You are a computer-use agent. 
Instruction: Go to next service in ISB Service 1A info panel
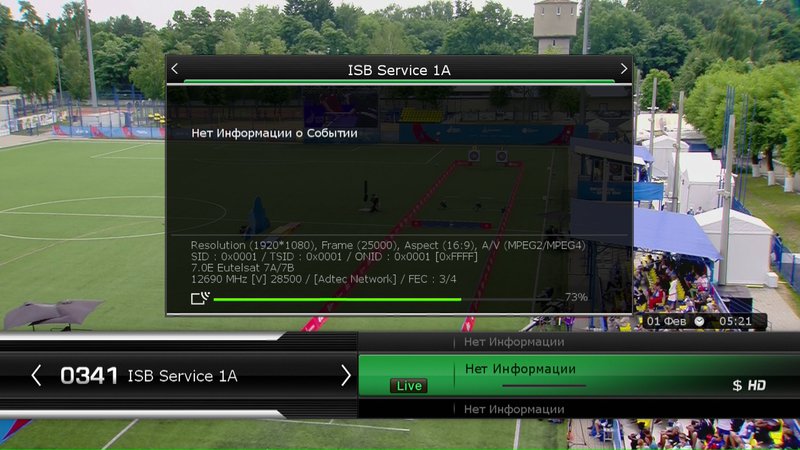[624, 69]
